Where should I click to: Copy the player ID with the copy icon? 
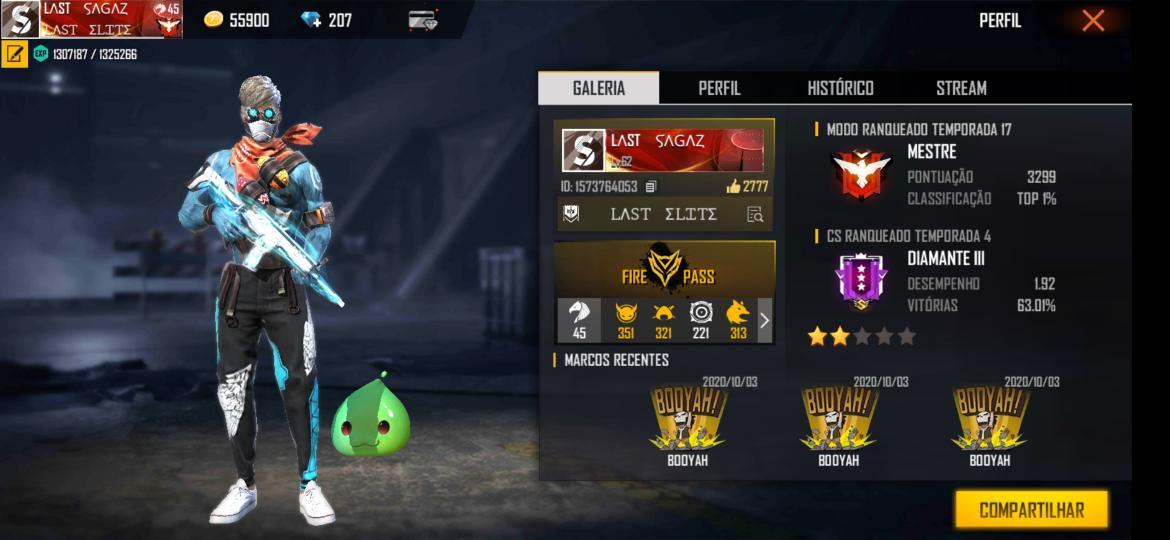coord(651,186)
